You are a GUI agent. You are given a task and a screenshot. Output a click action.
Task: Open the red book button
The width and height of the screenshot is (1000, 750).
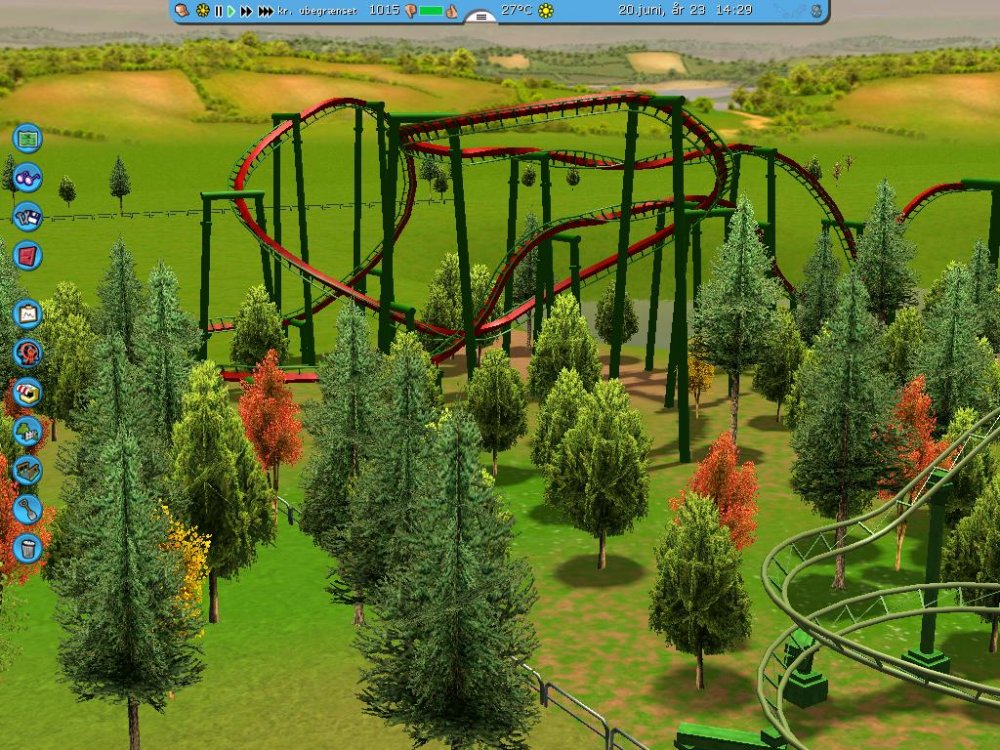[27, 255]
